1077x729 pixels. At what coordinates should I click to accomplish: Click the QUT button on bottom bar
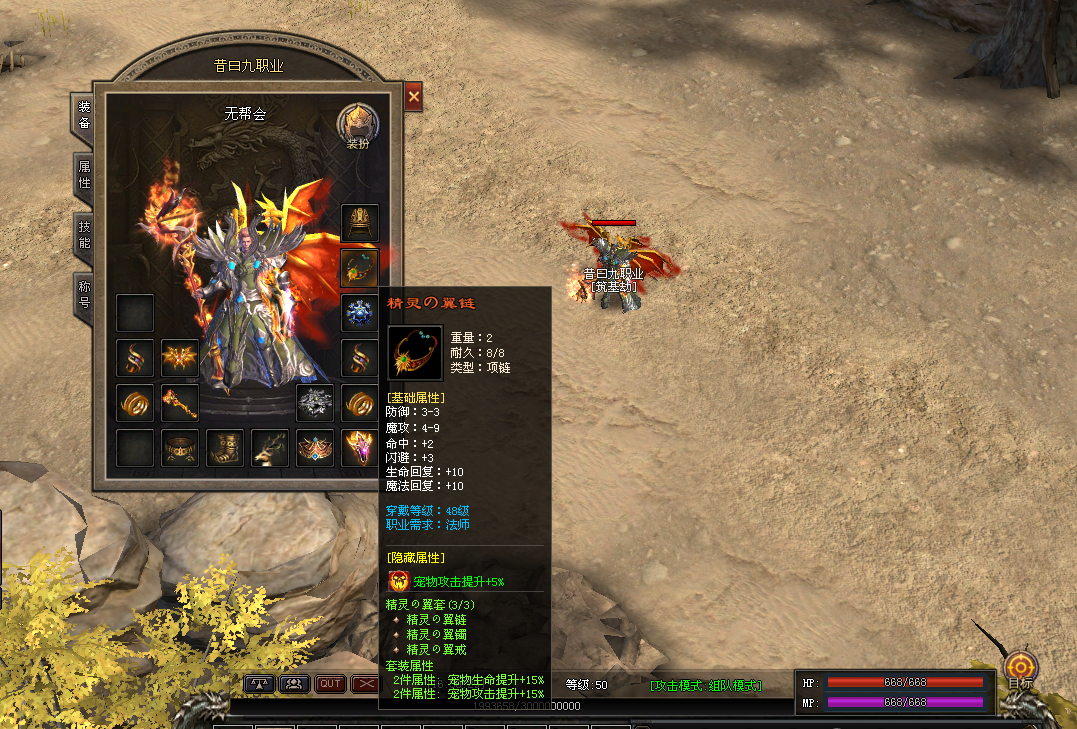(330, 684)
